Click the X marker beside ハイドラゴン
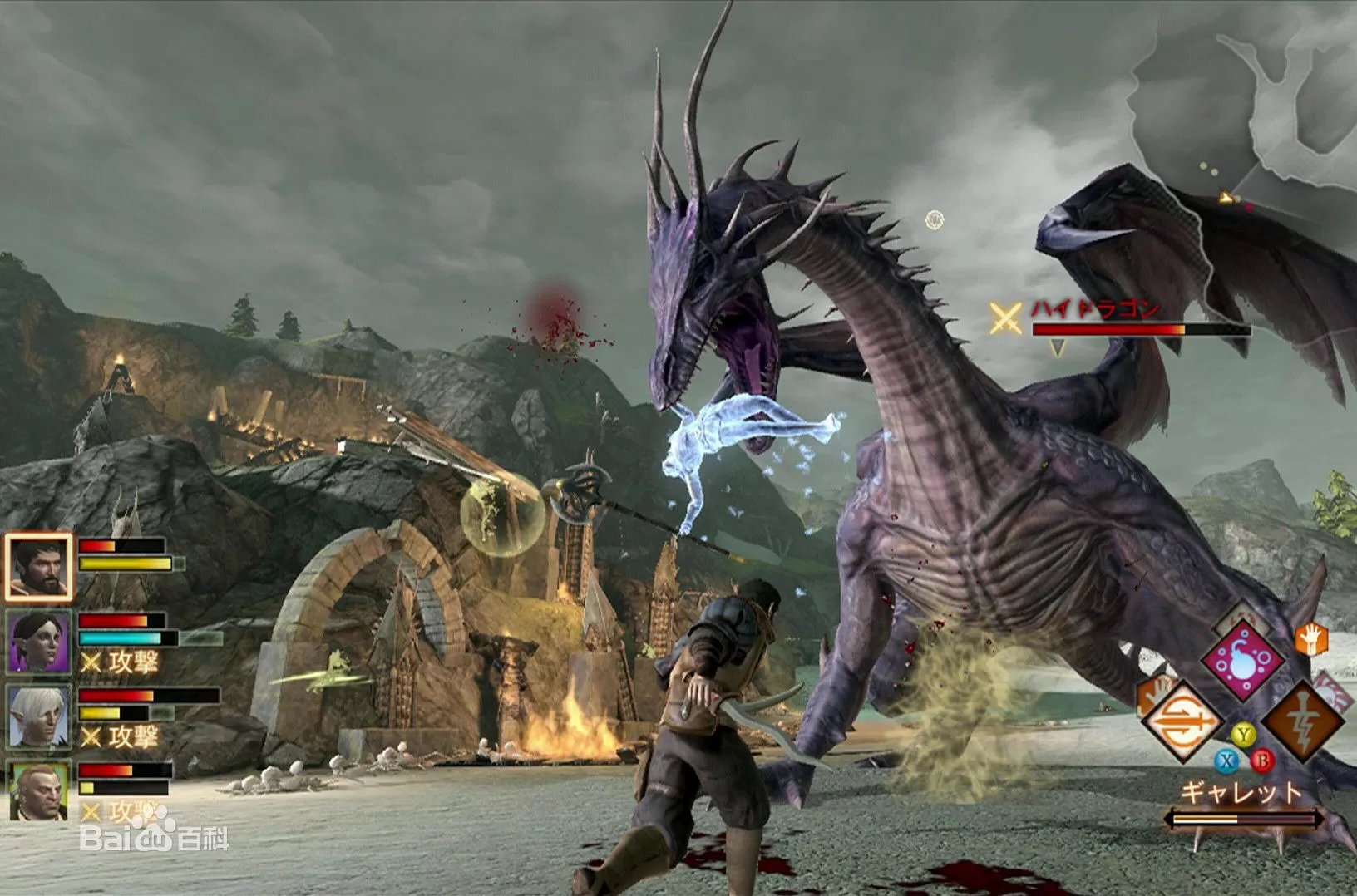 point(1006,316)
